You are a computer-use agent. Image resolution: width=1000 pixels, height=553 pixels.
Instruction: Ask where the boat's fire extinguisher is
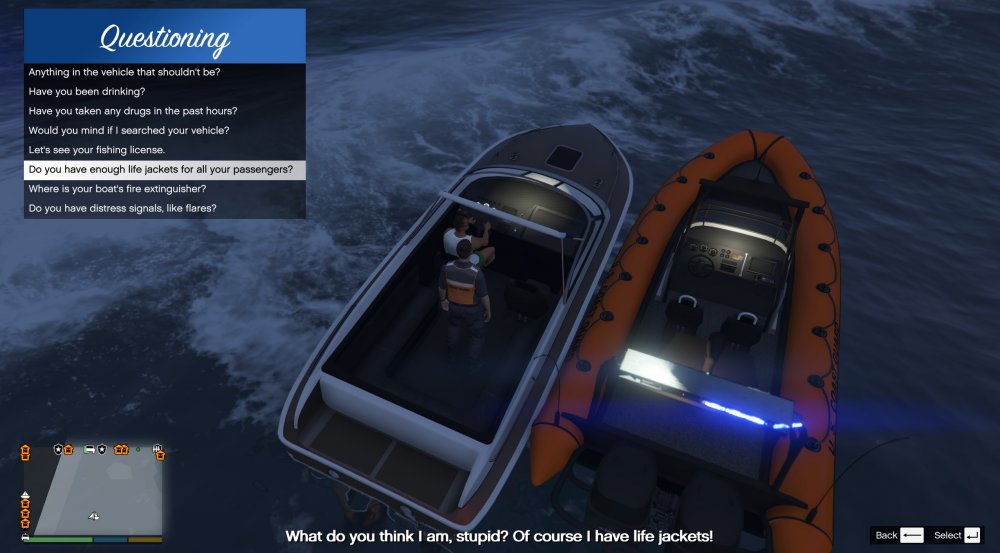pos(118,189)
